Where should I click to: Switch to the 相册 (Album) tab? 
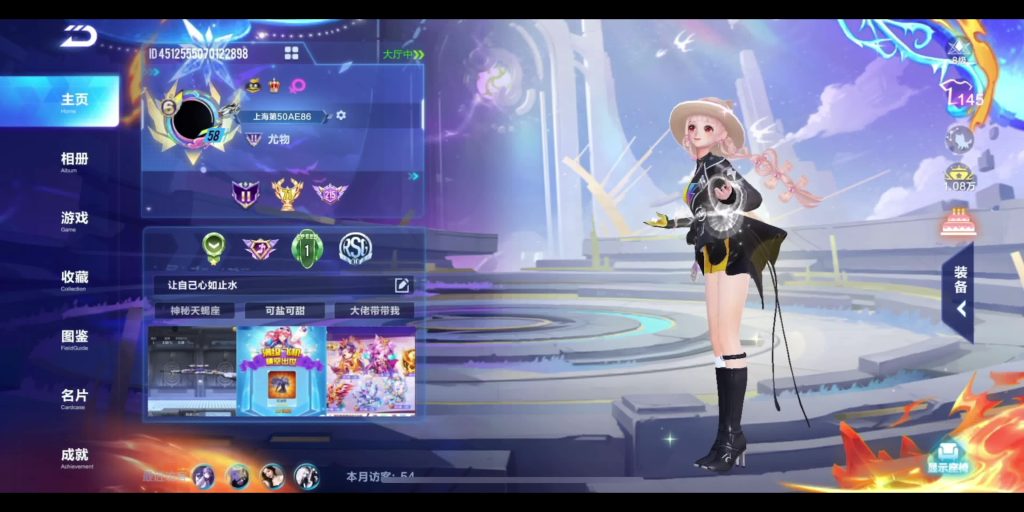pos(74,160)
